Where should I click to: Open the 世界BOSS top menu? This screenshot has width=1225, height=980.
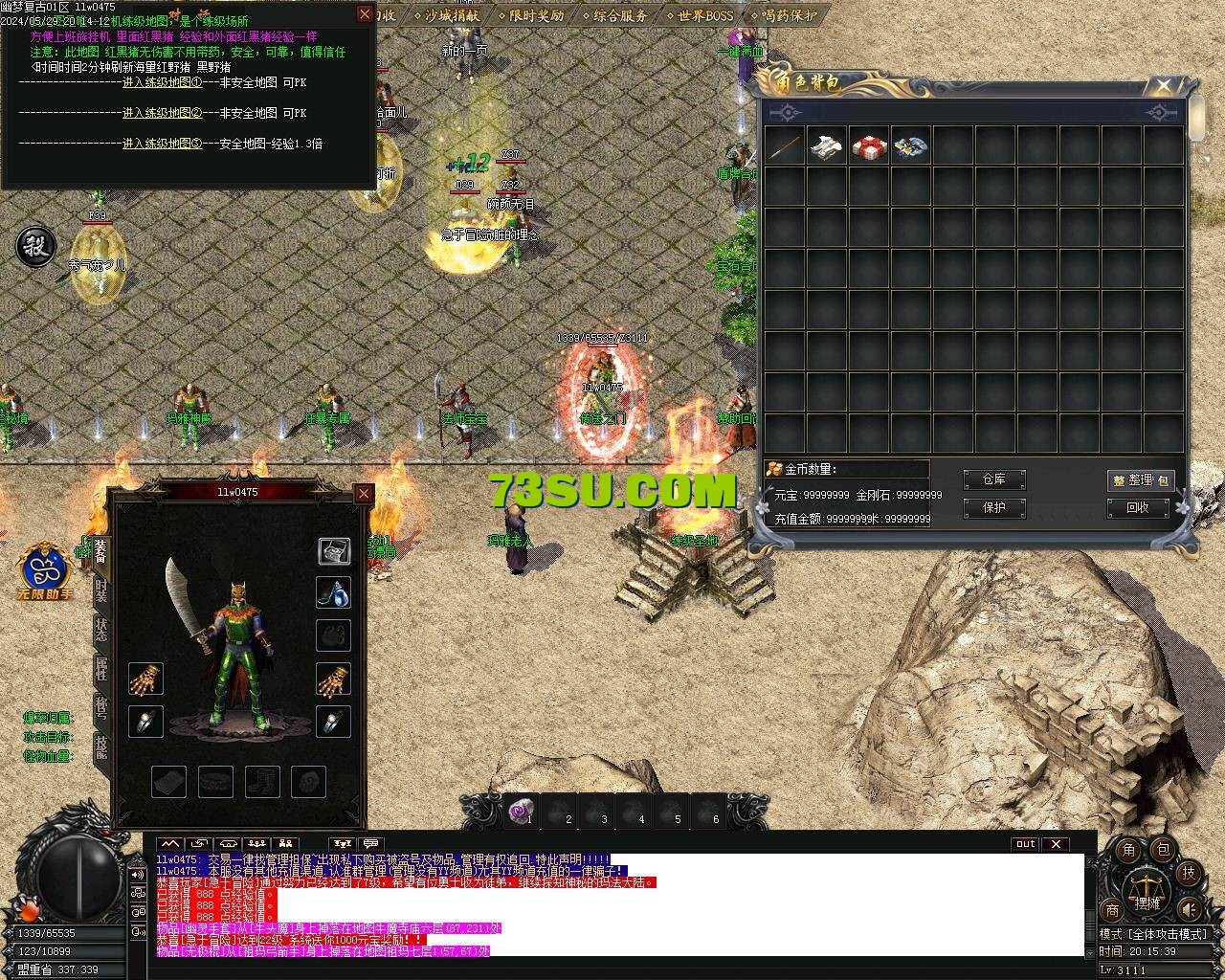pos(704,15)
